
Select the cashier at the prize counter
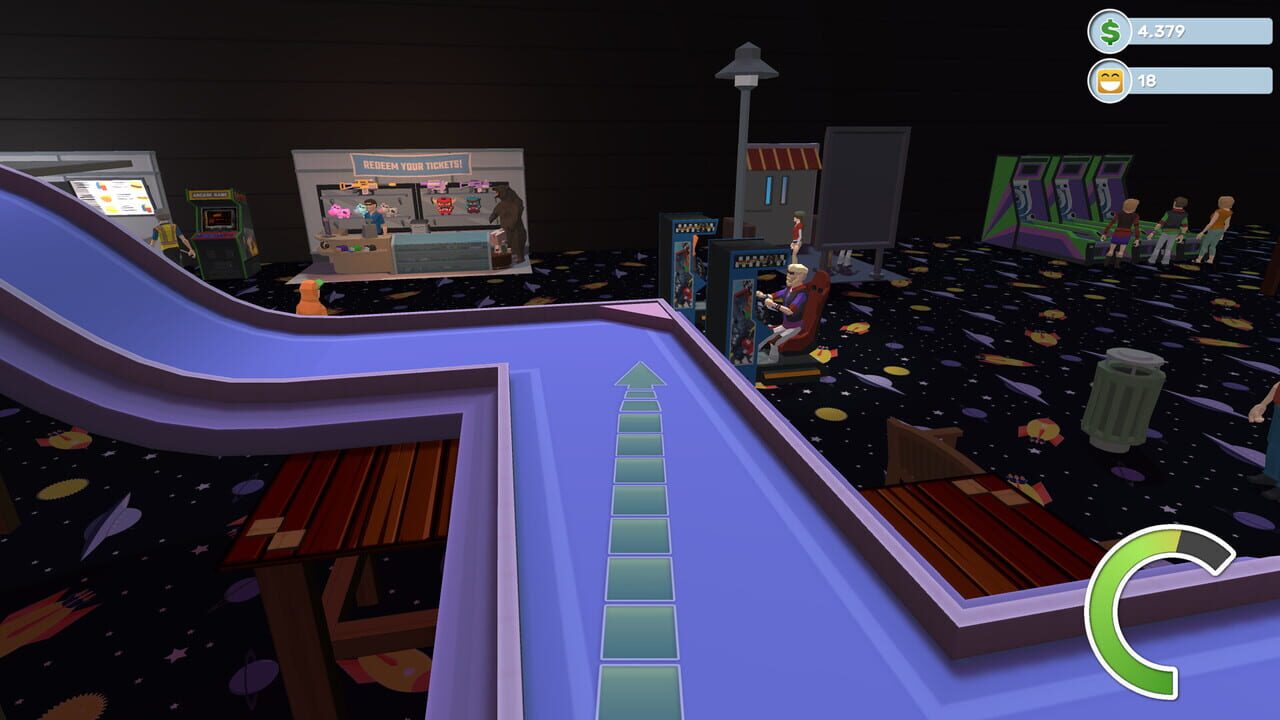pyautogui.click(x=373, y=215)
